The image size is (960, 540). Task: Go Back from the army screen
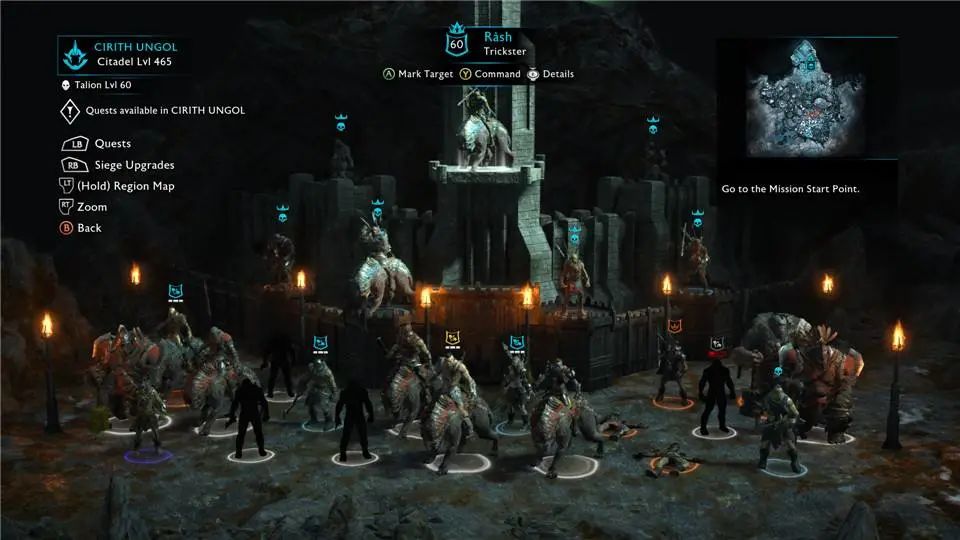(x=89, y=228)
